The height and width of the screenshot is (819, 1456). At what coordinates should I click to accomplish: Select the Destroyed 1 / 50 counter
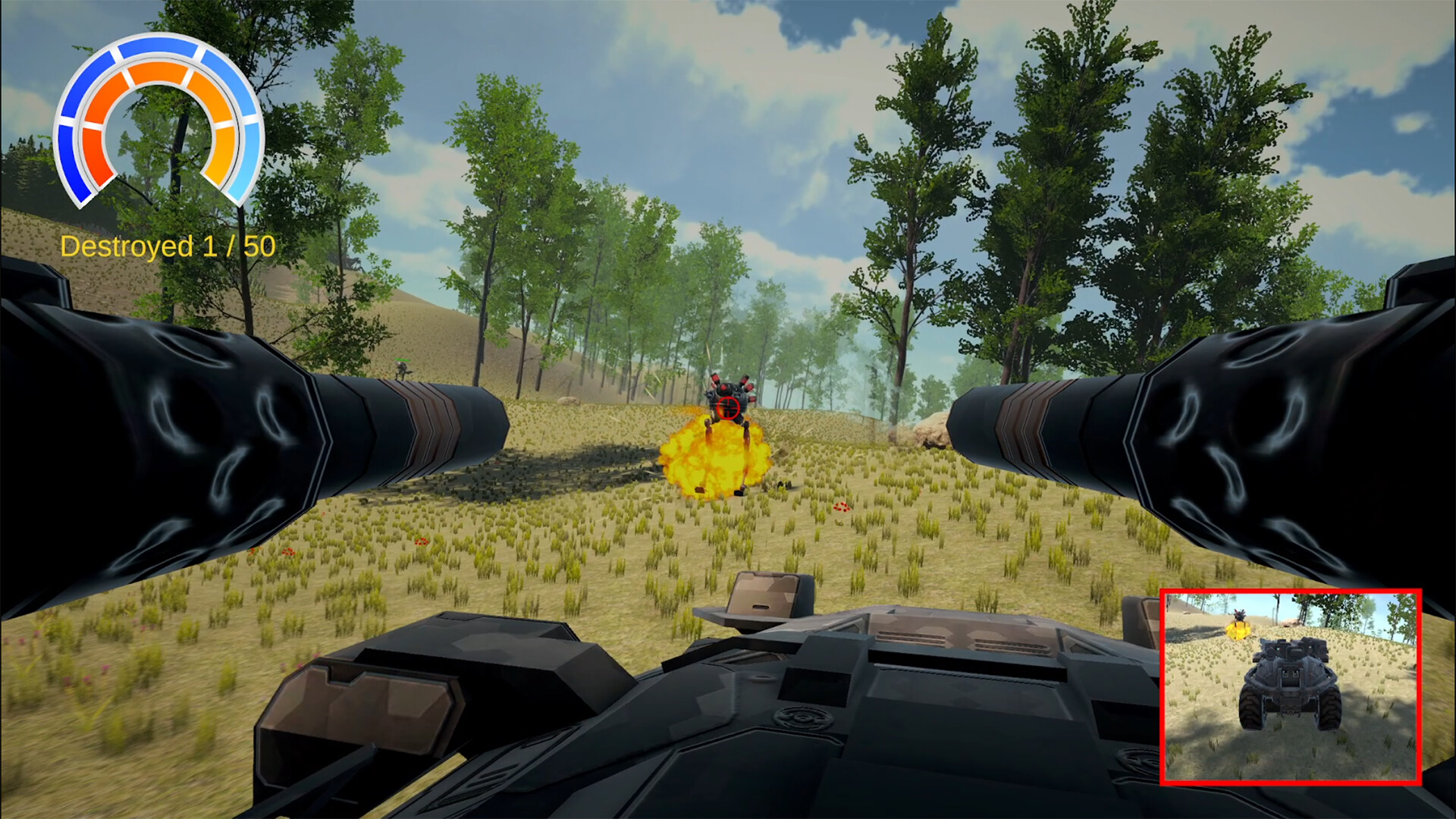[x=168, y=245]
